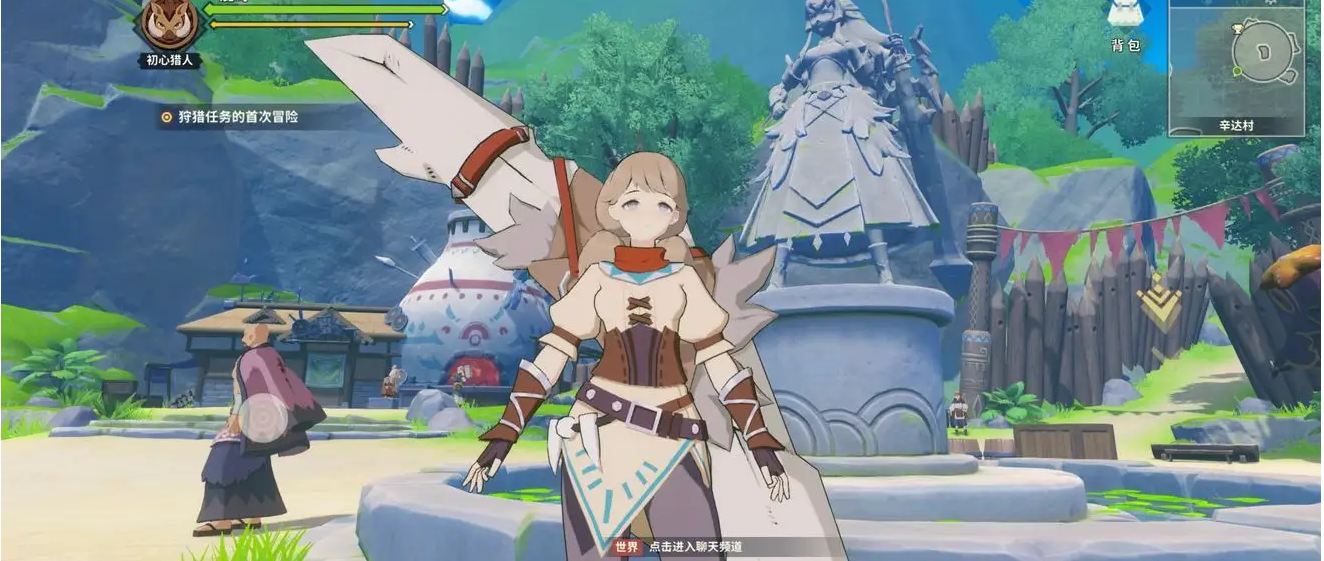This screenshot has width=1324, height=561.
Task: Select the boar avatar portrait
Action: [168, 22]
